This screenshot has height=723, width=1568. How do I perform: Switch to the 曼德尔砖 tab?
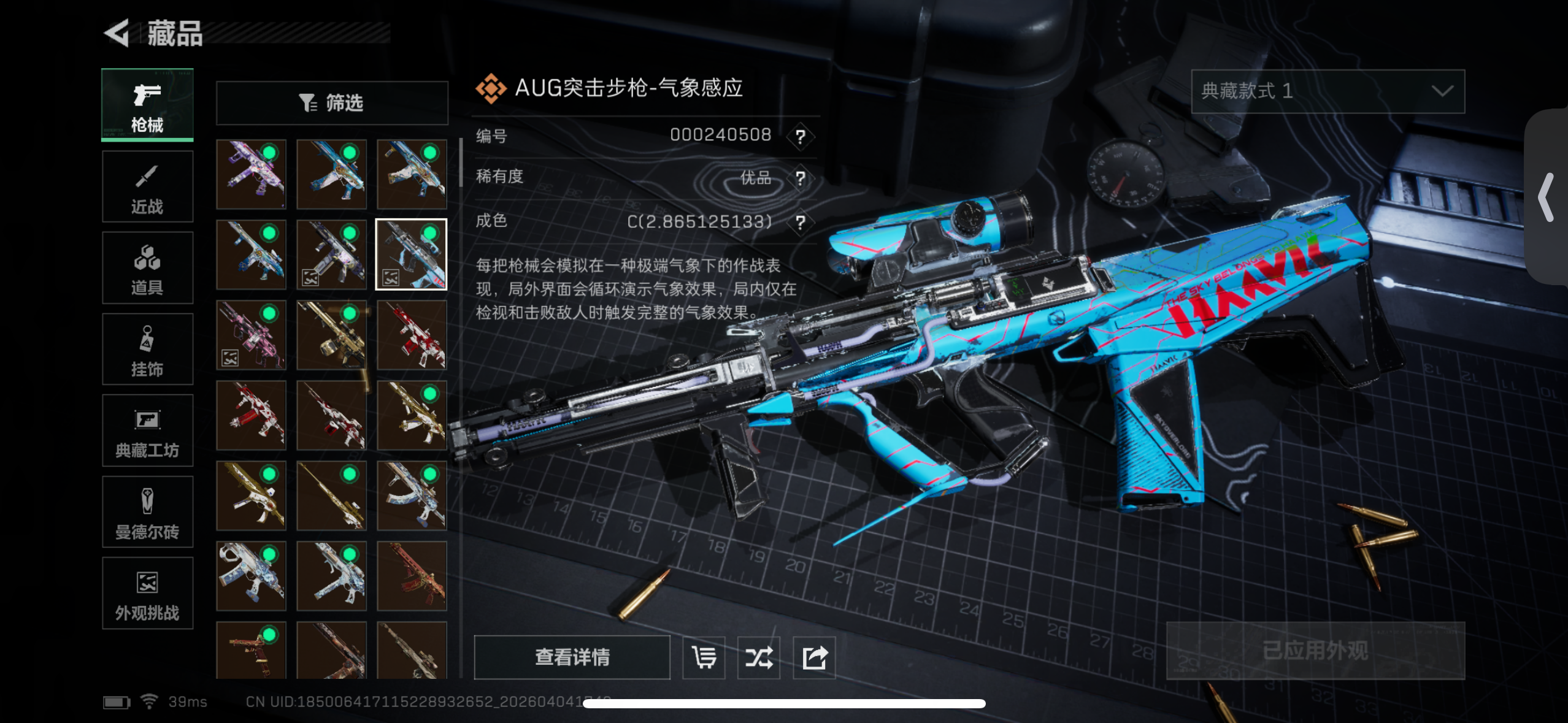pyautogui.click(x=147, y=512)
